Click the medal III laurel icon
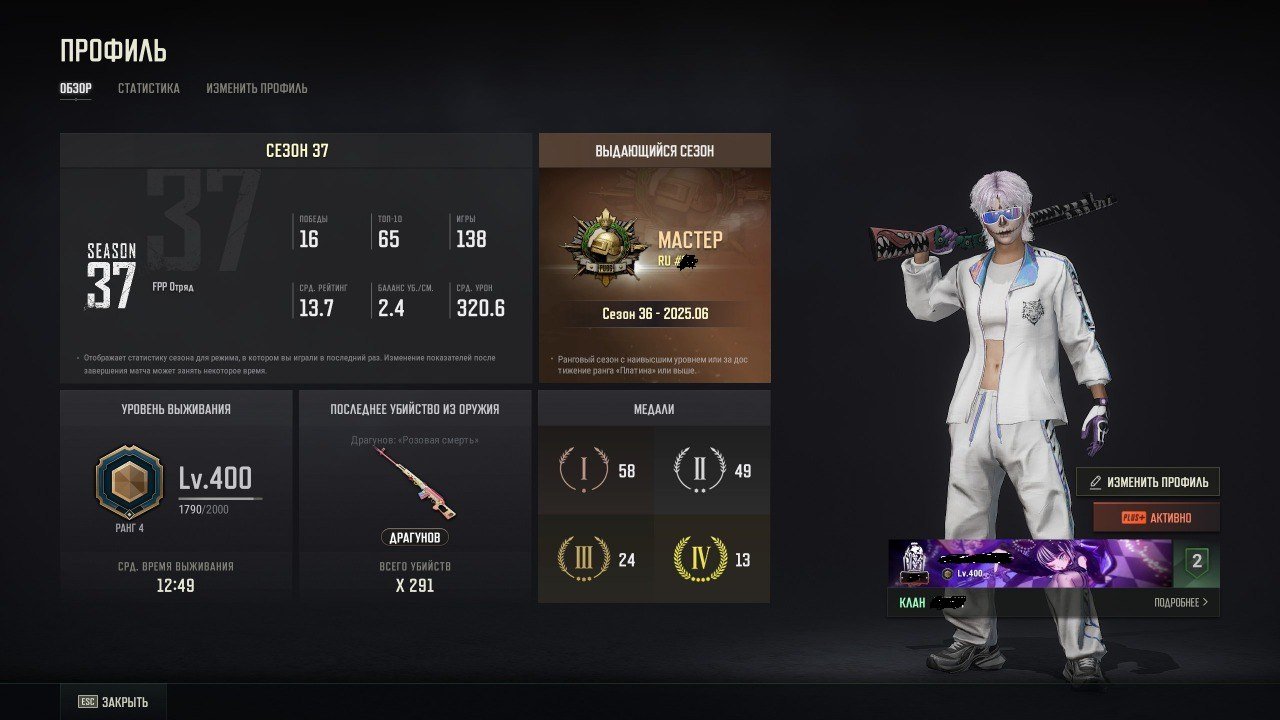Image resolution: width=1280 pixels, height=720 pixels. [x=584, y=559]
